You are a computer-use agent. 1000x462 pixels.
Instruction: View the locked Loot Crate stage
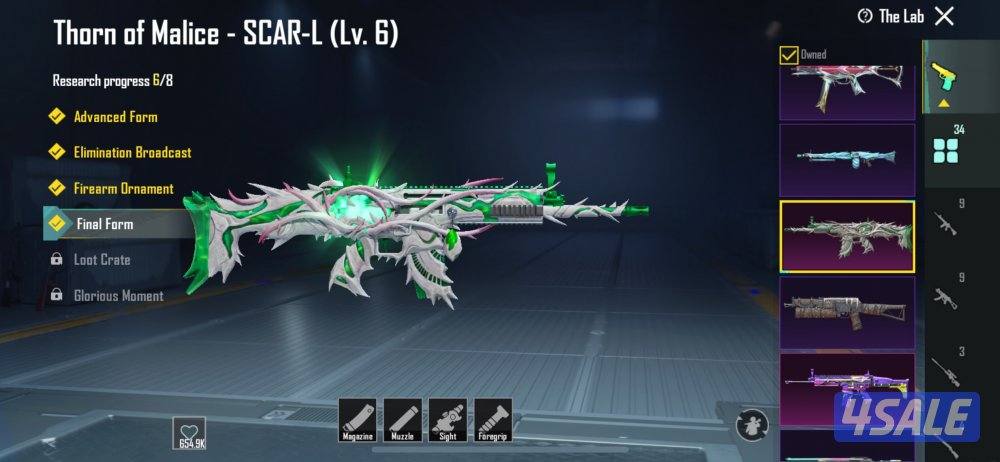pyautogui.click(x=102, y=260)
